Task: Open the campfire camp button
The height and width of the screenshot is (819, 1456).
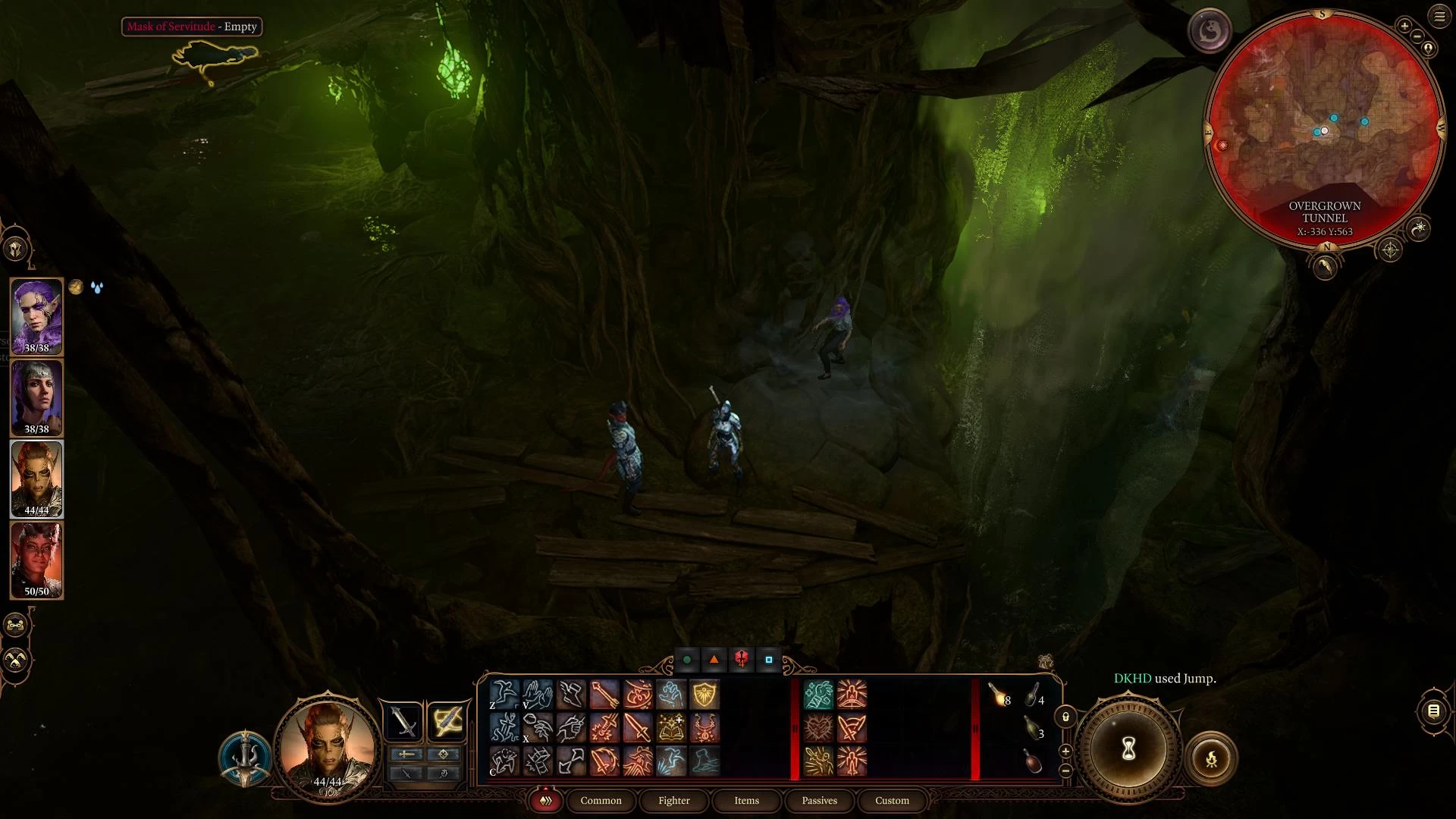Action: [1211, 758]
